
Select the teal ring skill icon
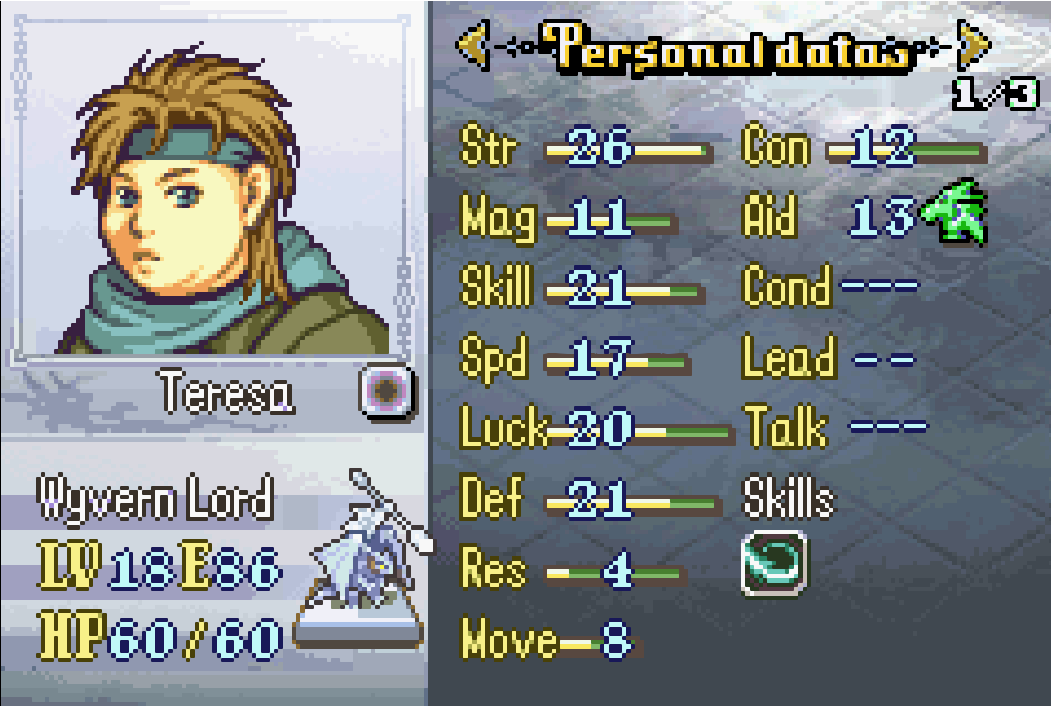point(774,566)
